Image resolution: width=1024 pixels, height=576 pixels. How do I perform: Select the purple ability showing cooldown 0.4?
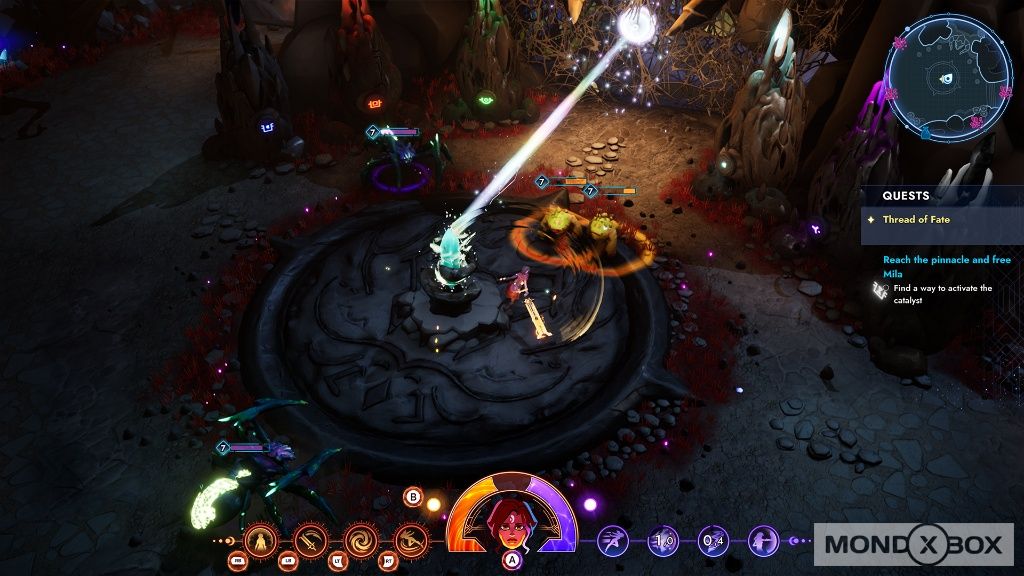[x=713, y=541]
